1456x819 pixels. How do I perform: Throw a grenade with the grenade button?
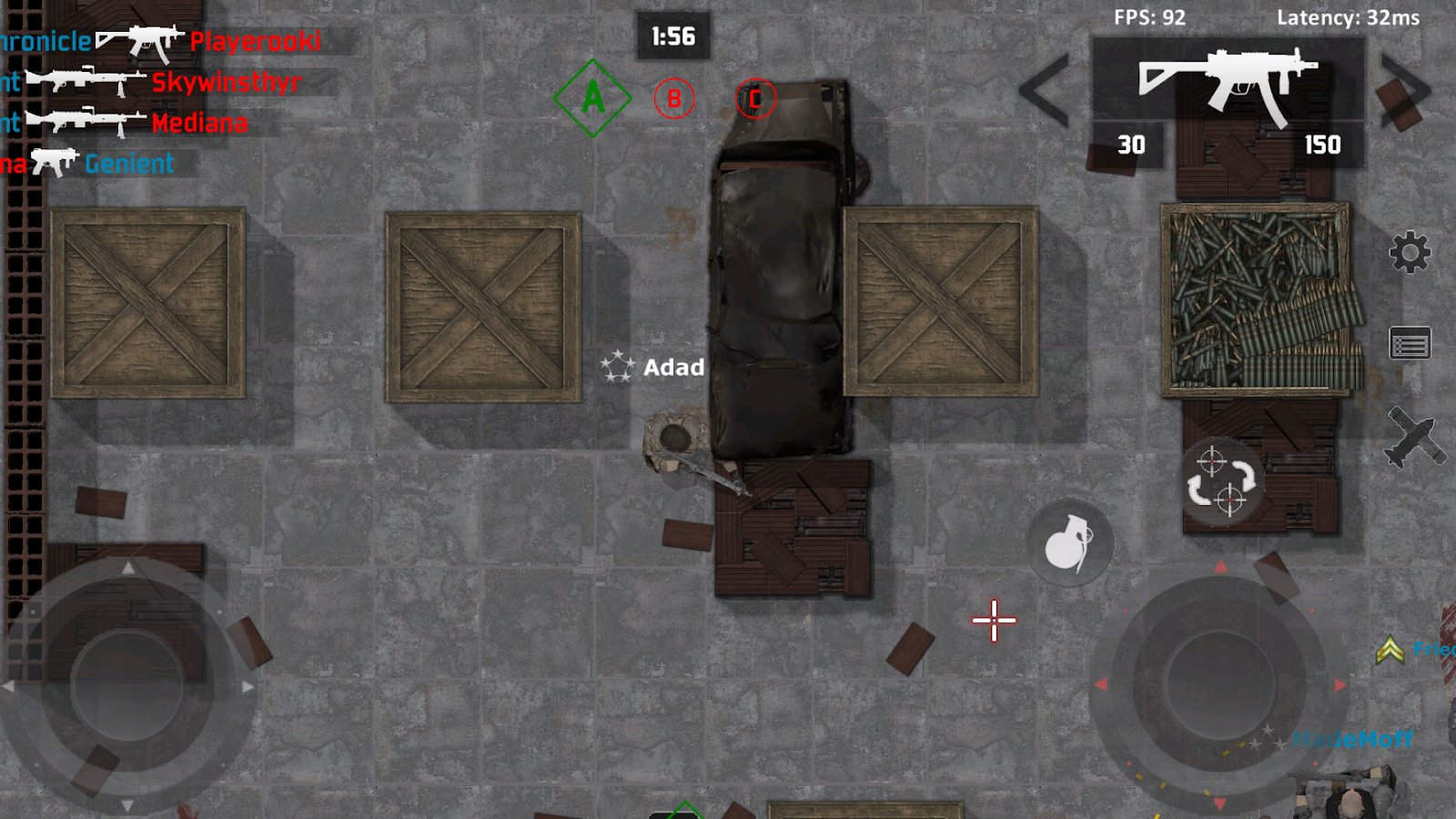(1068, 543)
